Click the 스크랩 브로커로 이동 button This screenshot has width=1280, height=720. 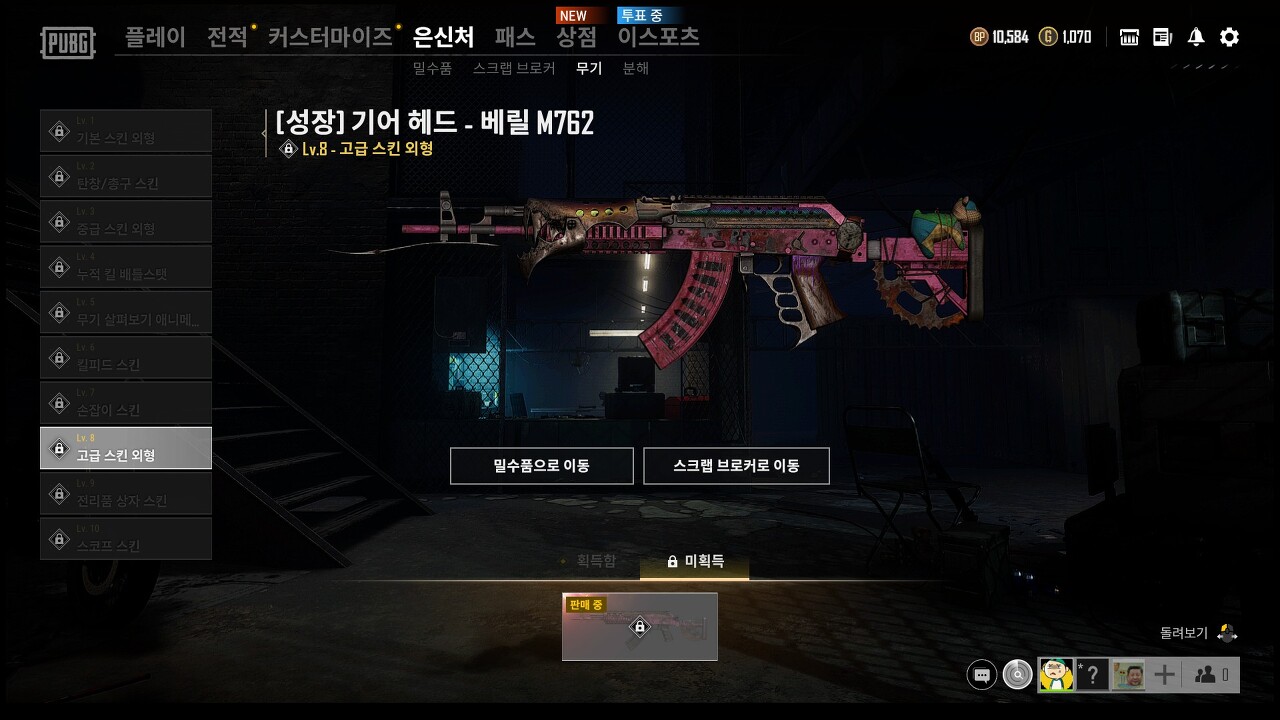pos(737,465)
